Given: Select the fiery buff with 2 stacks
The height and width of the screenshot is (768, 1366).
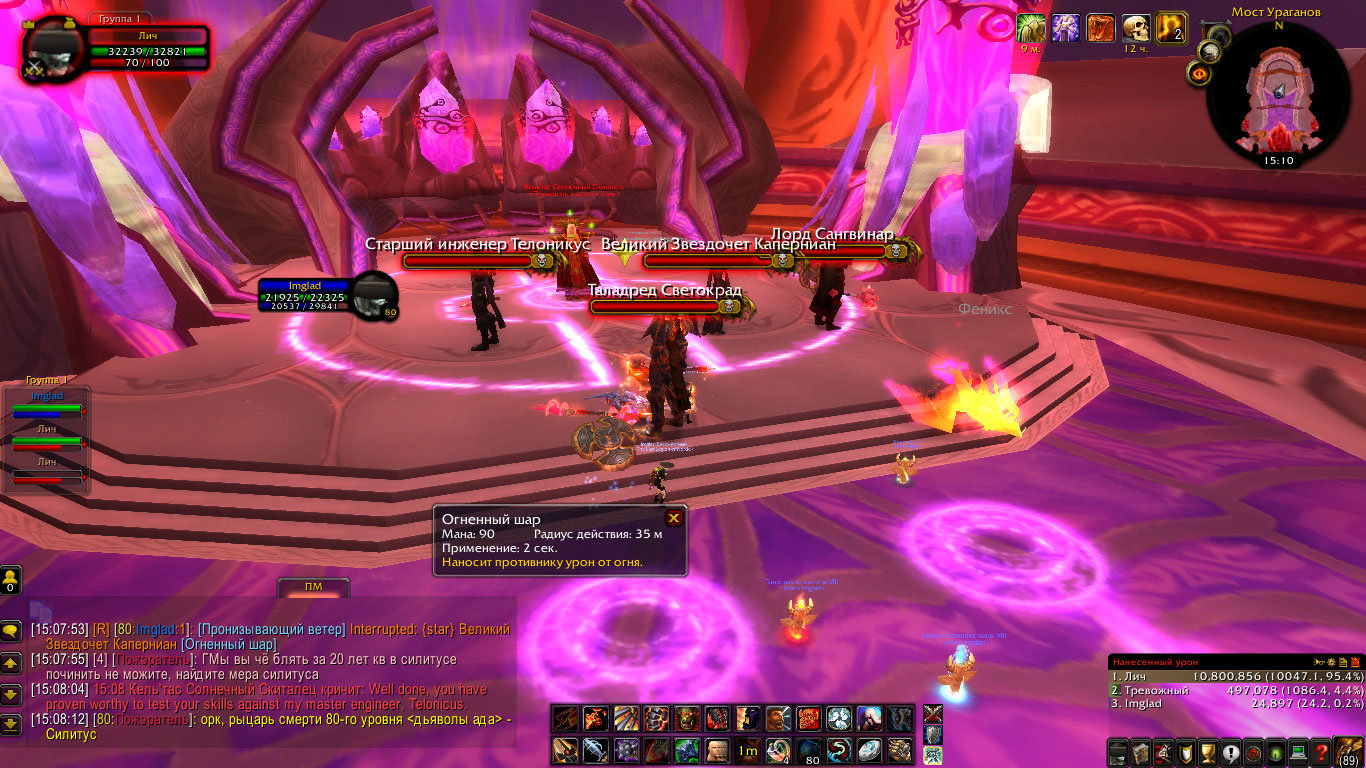Looking at the screenshot, I should click(x=1170, y=28).
